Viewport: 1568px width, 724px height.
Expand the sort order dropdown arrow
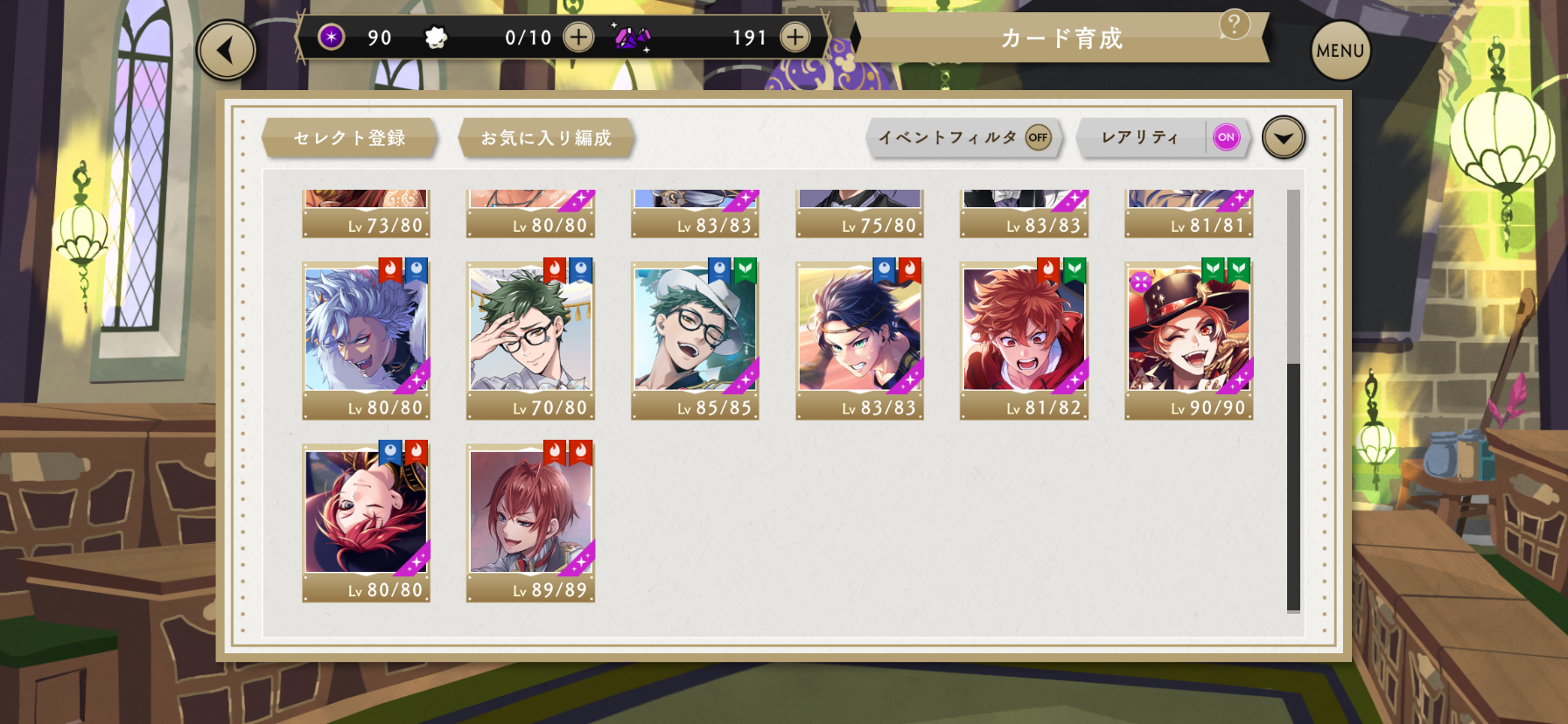coord(1283,138)
